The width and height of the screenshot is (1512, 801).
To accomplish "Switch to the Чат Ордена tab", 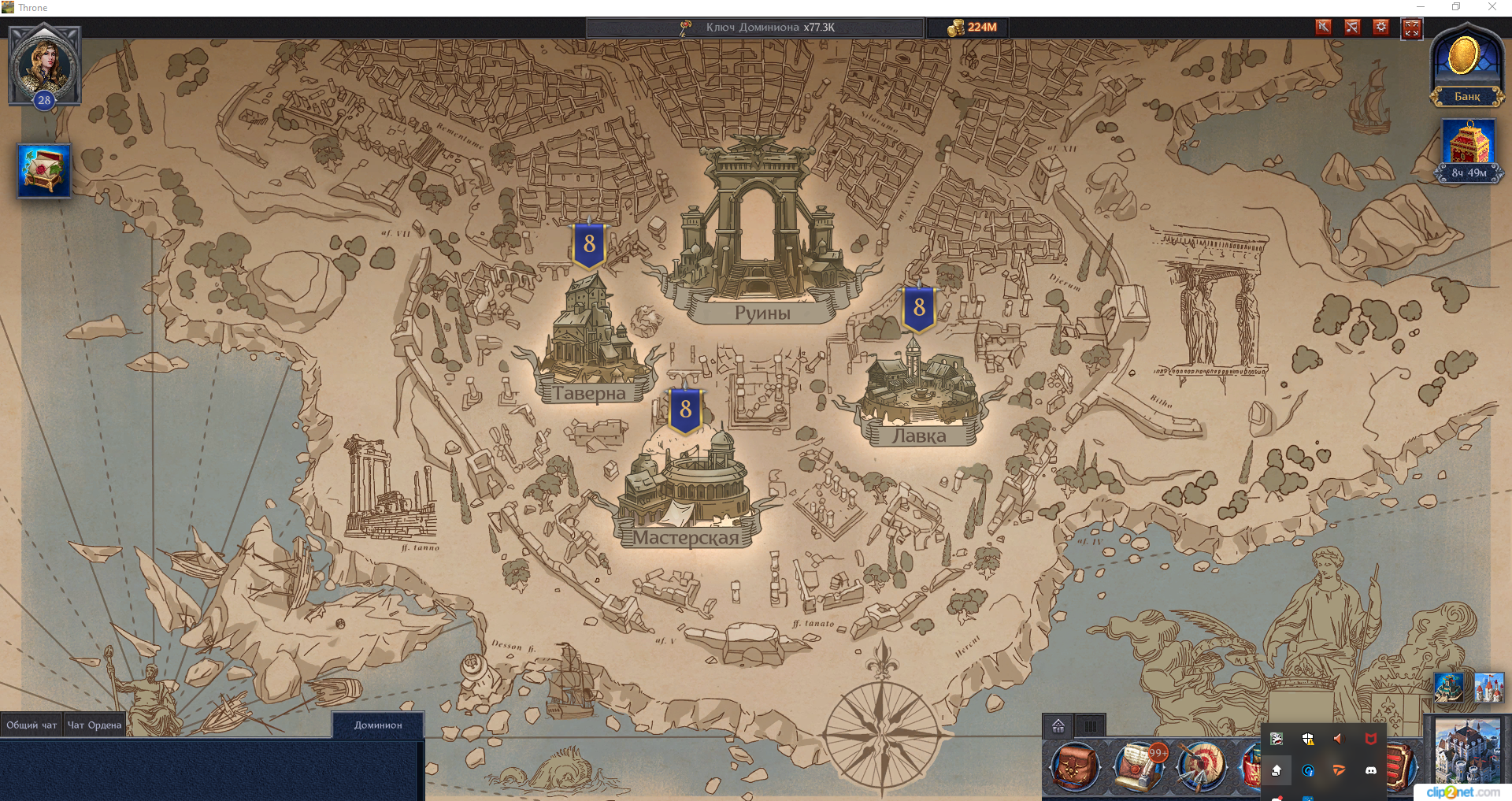I will [x=94, y=724].
